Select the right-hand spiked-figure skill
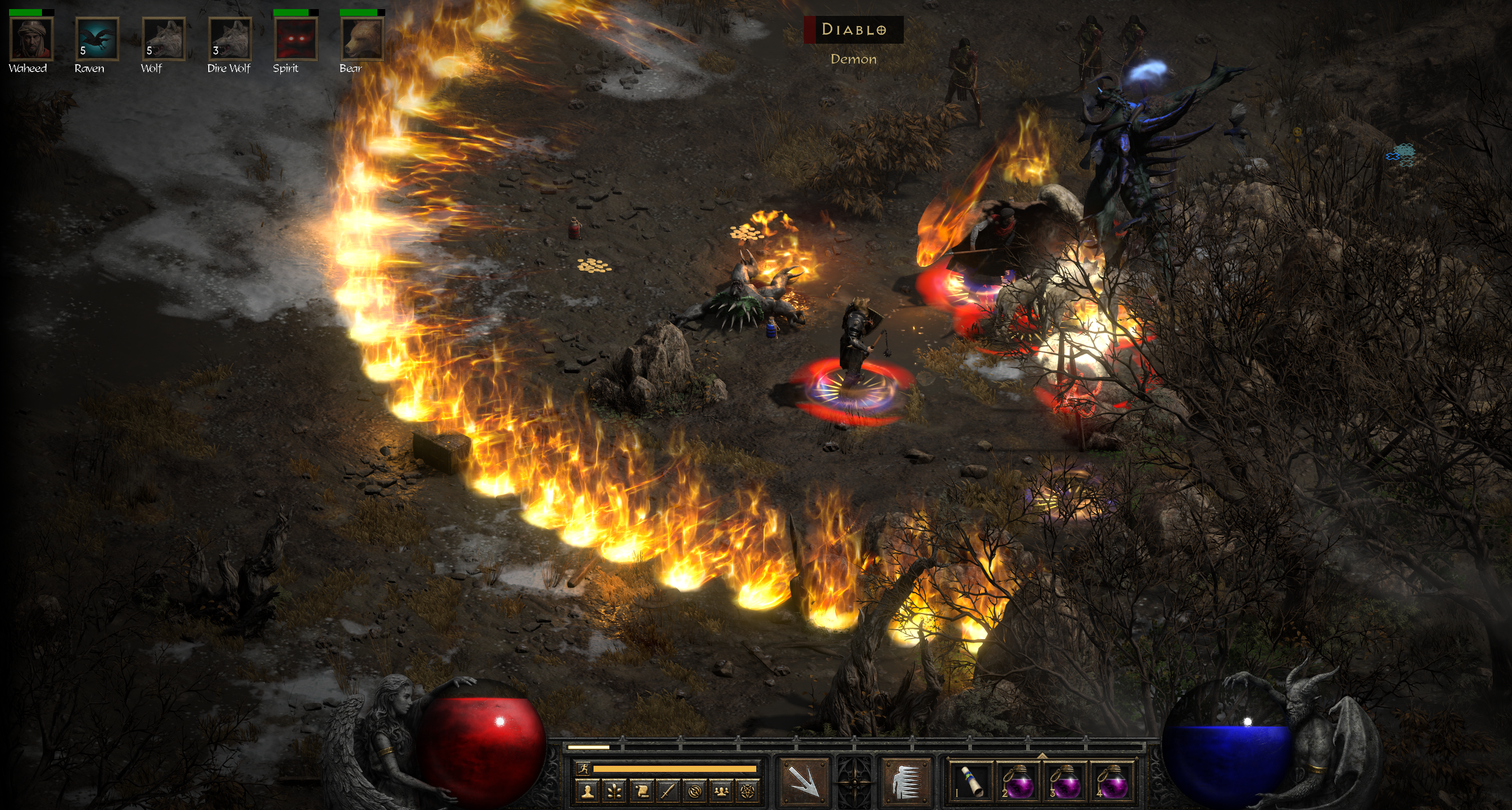The image size is (1512, 810). [906, 782]
